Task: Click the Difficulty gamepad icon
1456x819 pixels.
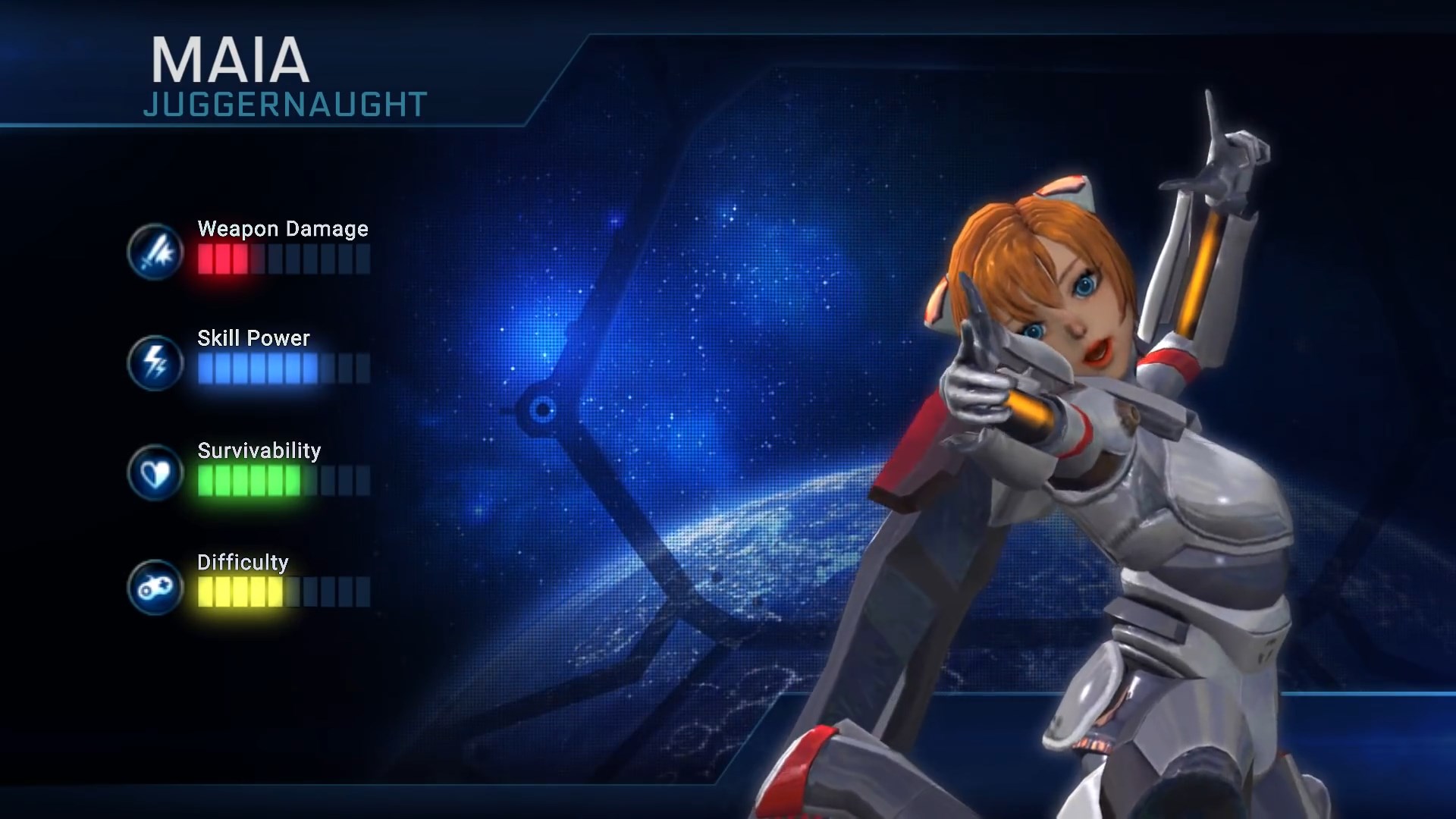Action: [x=155, y=586]
